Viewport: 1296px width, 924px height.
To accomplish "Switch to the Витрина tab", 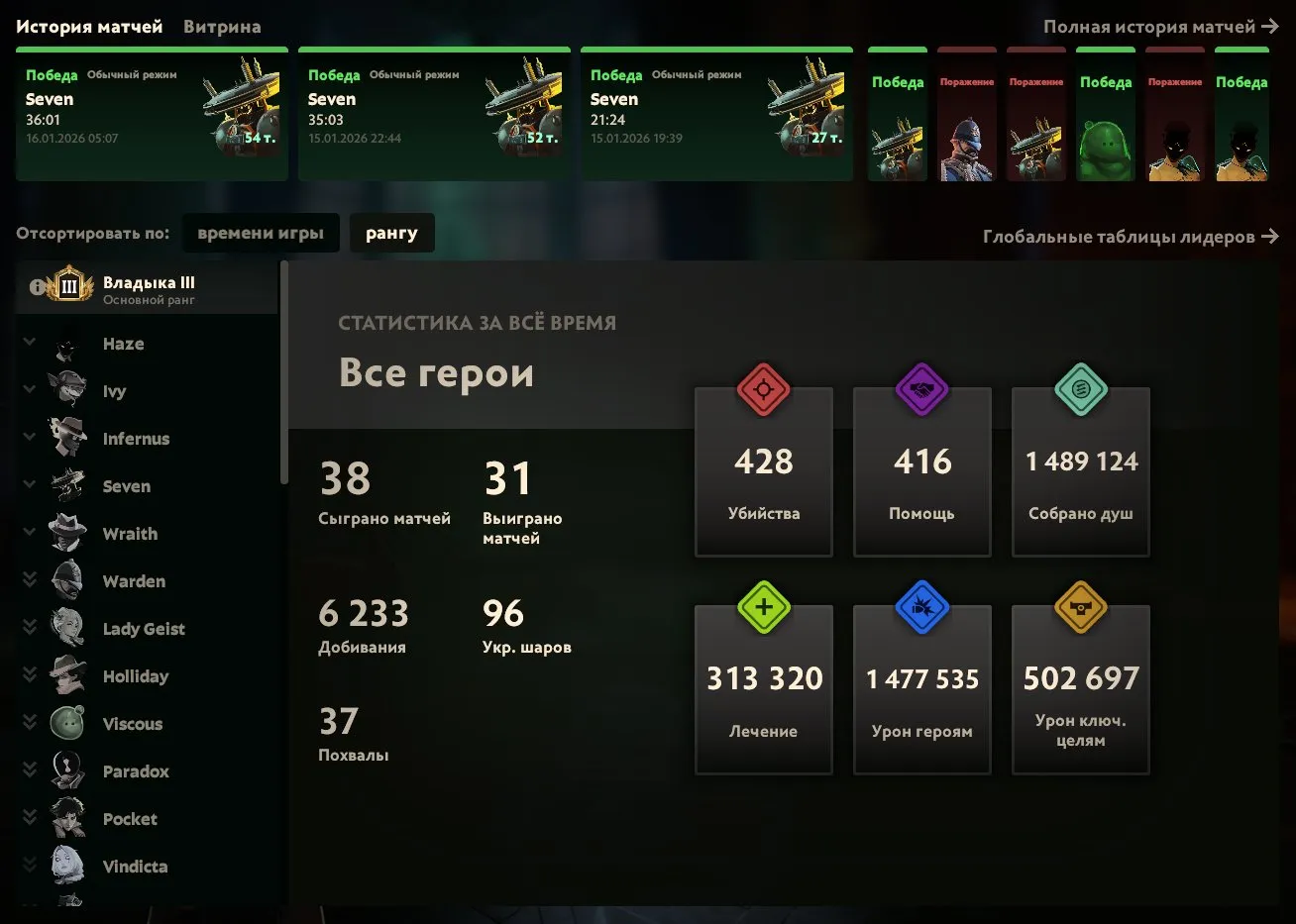I will click(x=220, y=26).
